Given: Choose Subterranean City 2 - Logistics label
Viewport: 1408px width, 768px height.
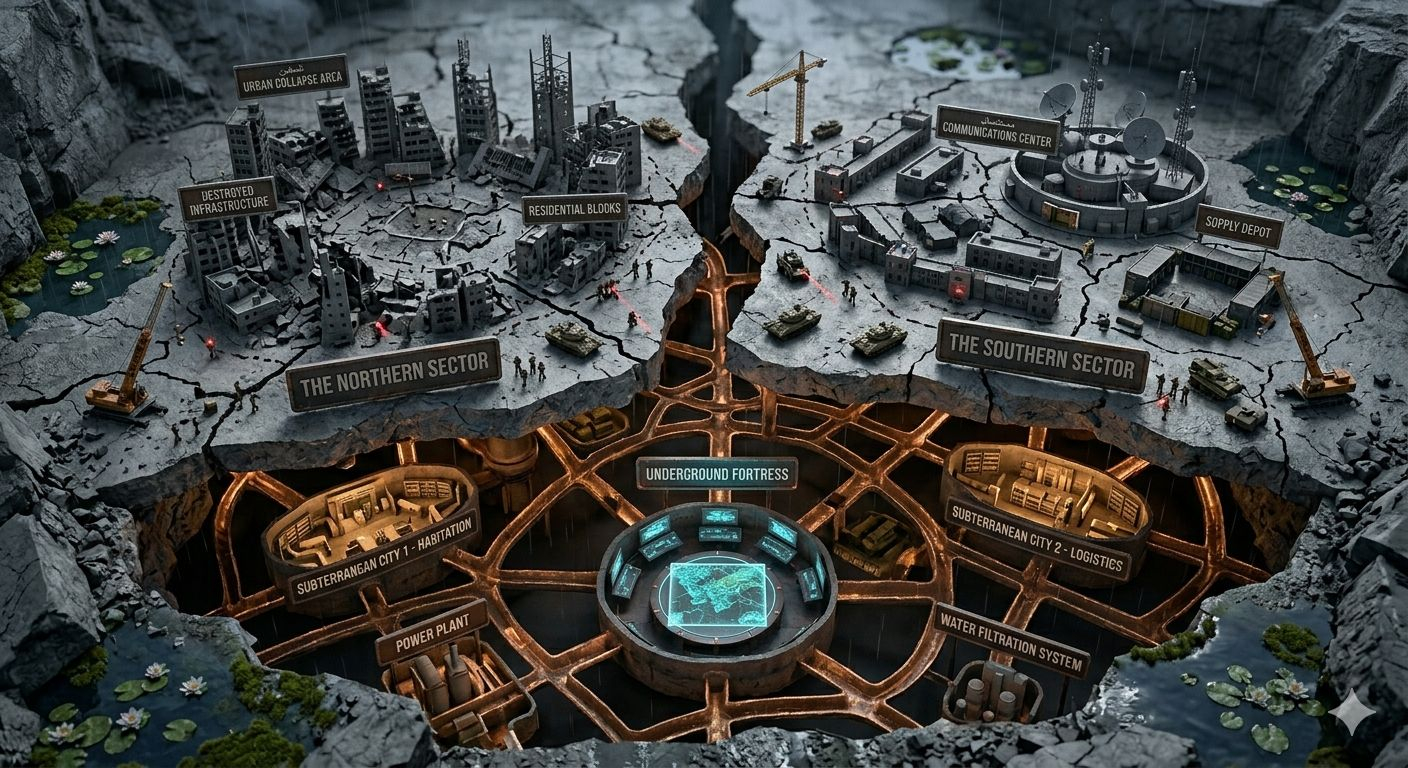Looking at the screenshot, I should [x=1038, y=538].
